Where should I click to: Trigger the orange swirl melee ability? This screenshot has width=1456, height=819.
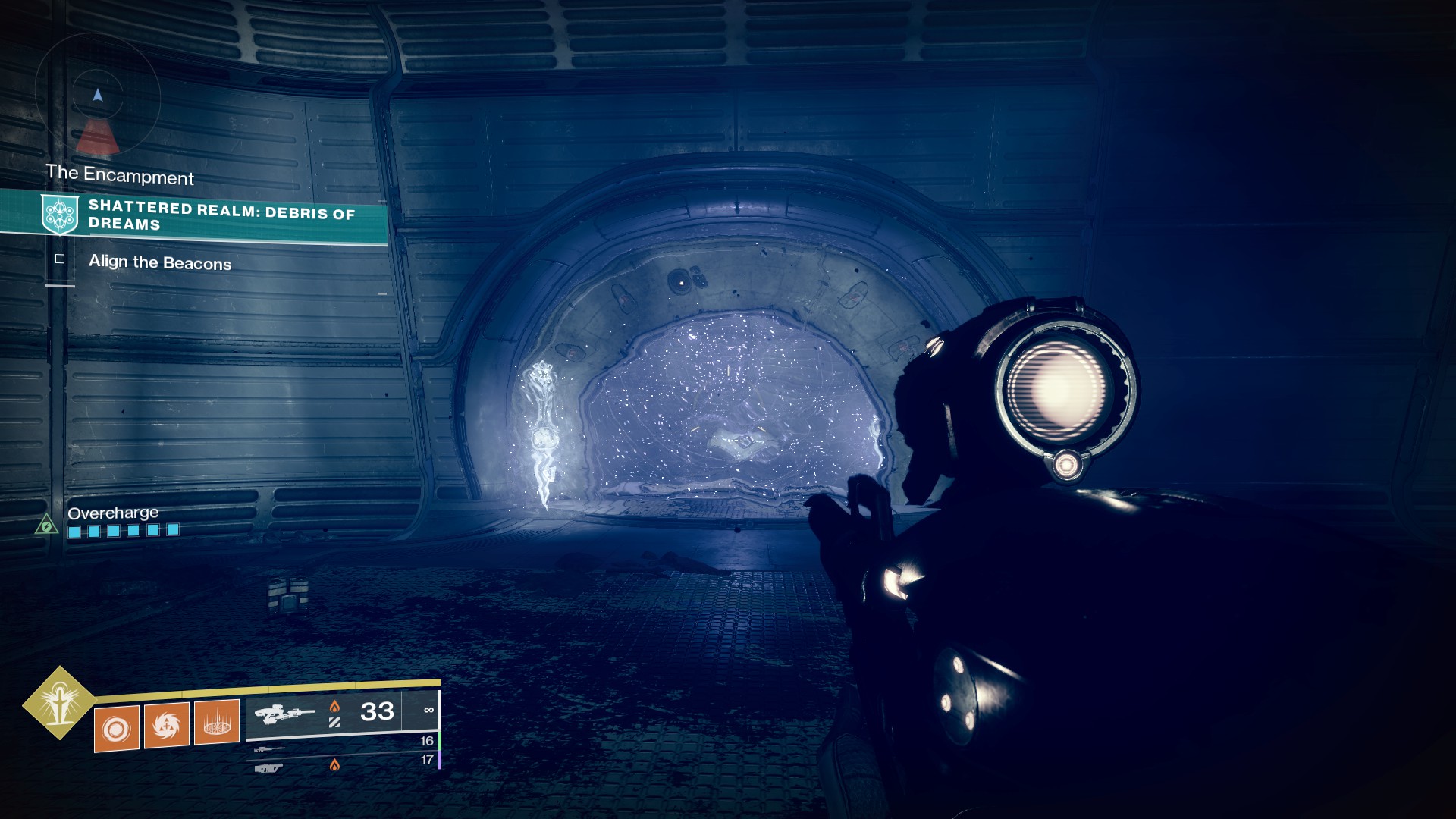[x=167, y=725]
